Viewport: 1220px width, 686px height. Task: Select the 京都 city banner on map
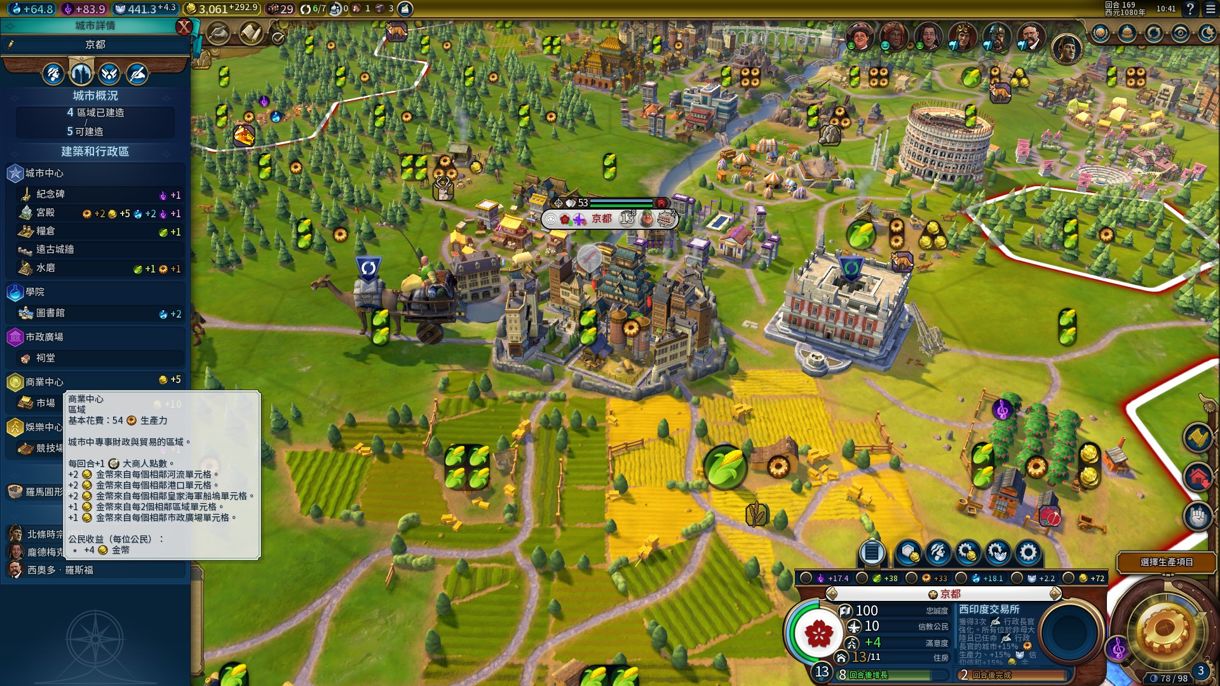602,219
